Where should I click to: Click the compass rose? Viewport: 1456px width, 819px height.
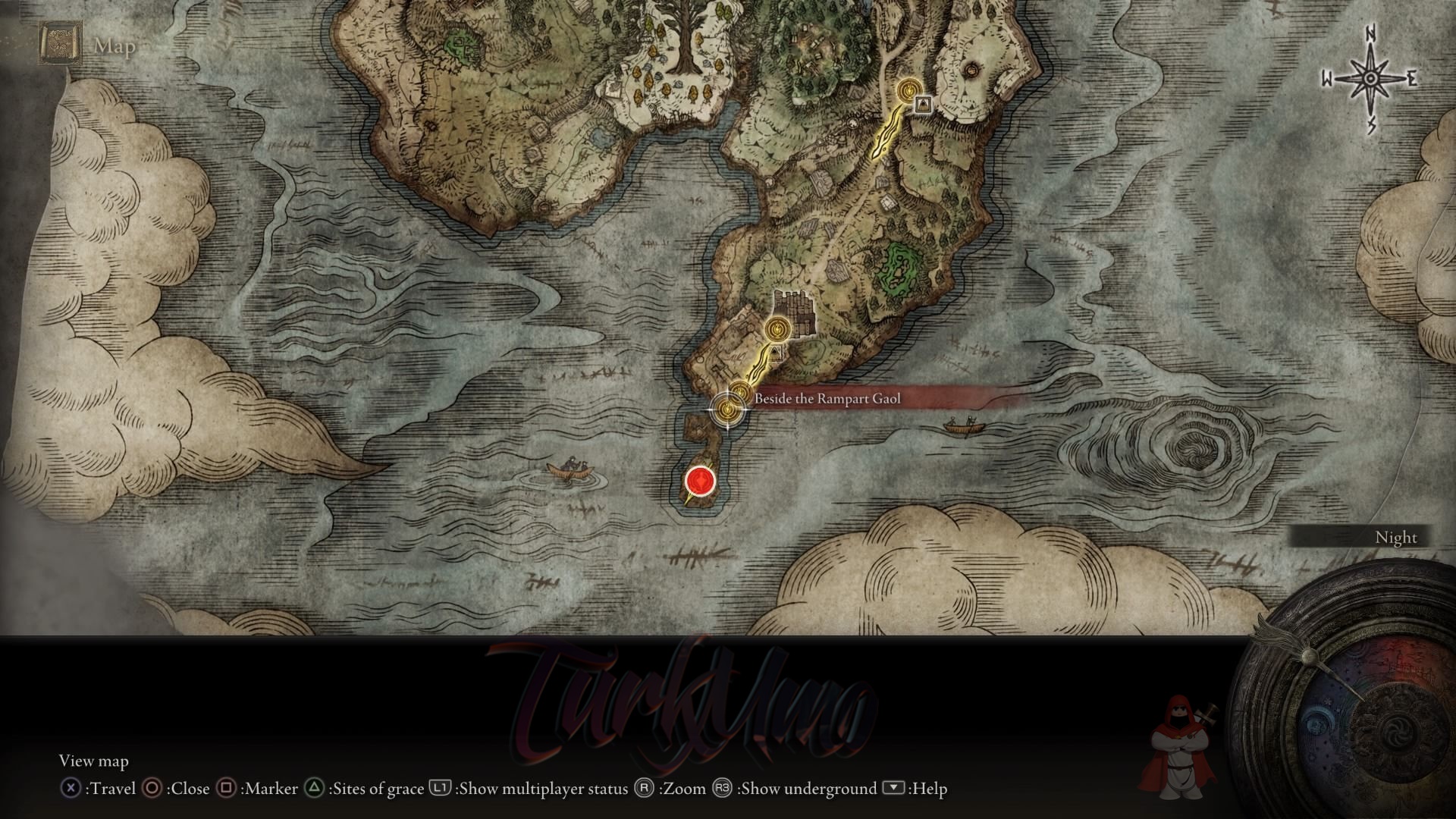click(1370, 78)
